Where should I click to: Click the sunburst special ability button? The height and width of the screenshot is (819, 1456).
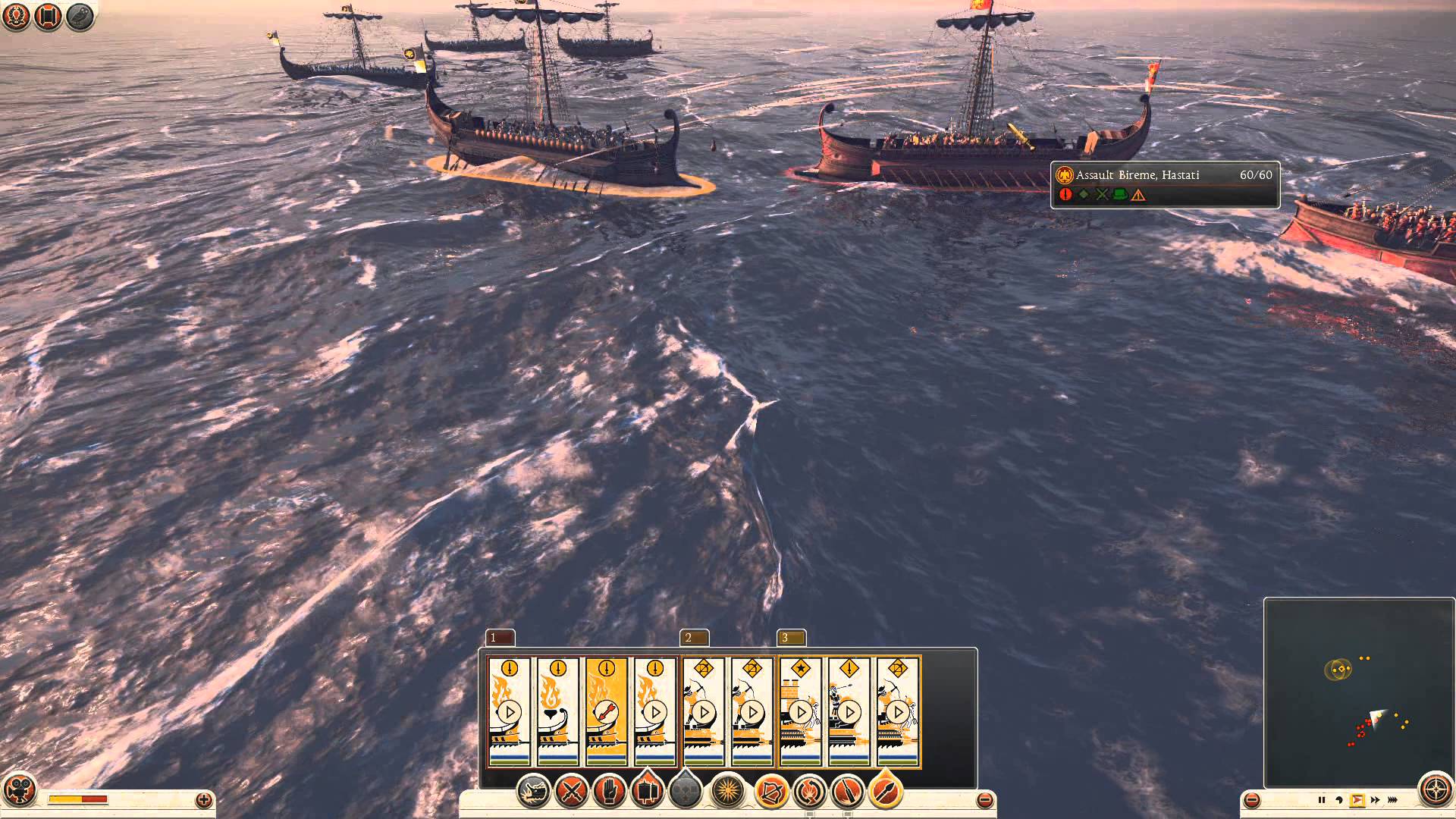click(728, 792)
